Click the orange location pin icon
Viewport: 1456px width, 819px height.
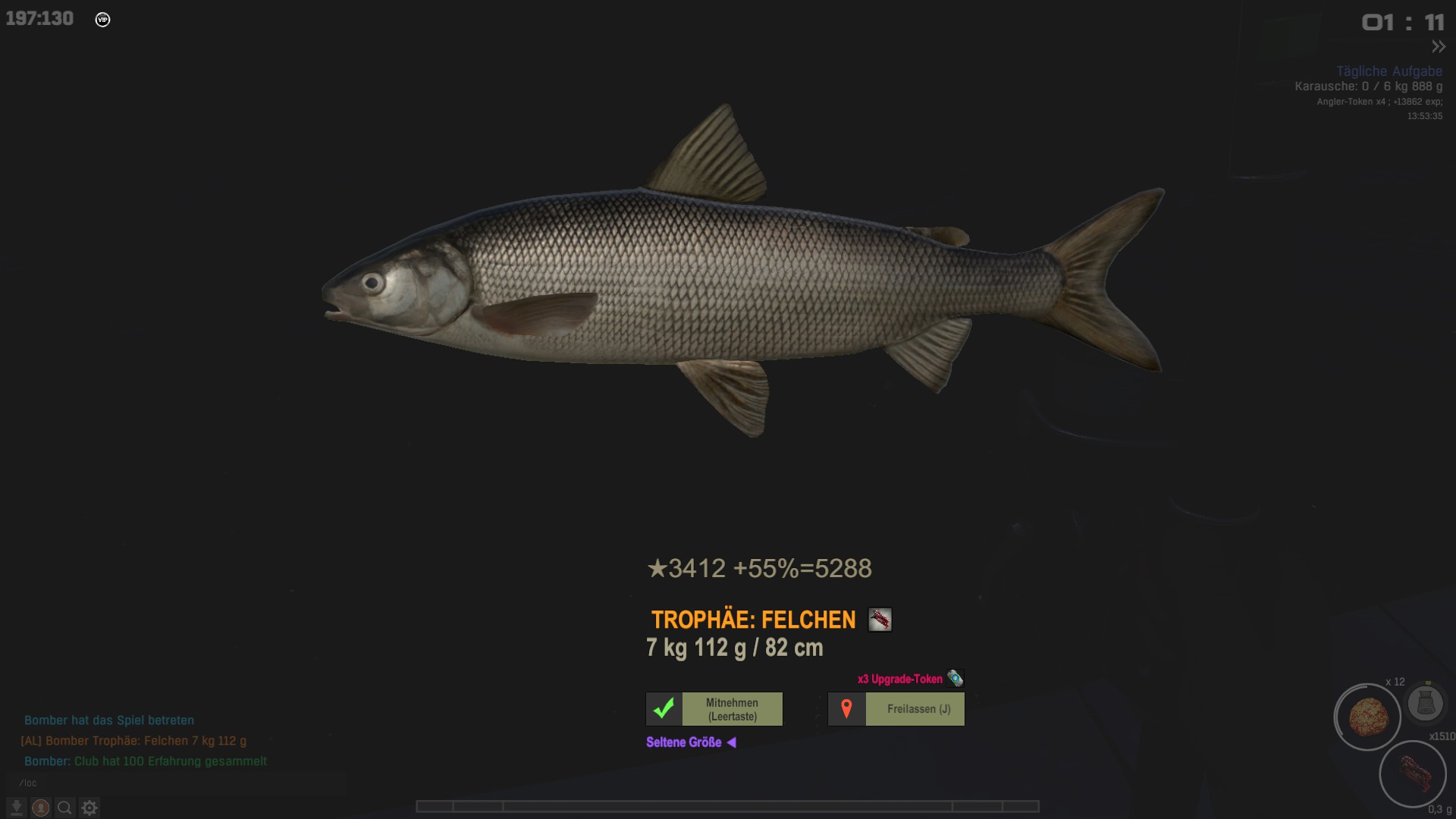(x=846, y=709)
